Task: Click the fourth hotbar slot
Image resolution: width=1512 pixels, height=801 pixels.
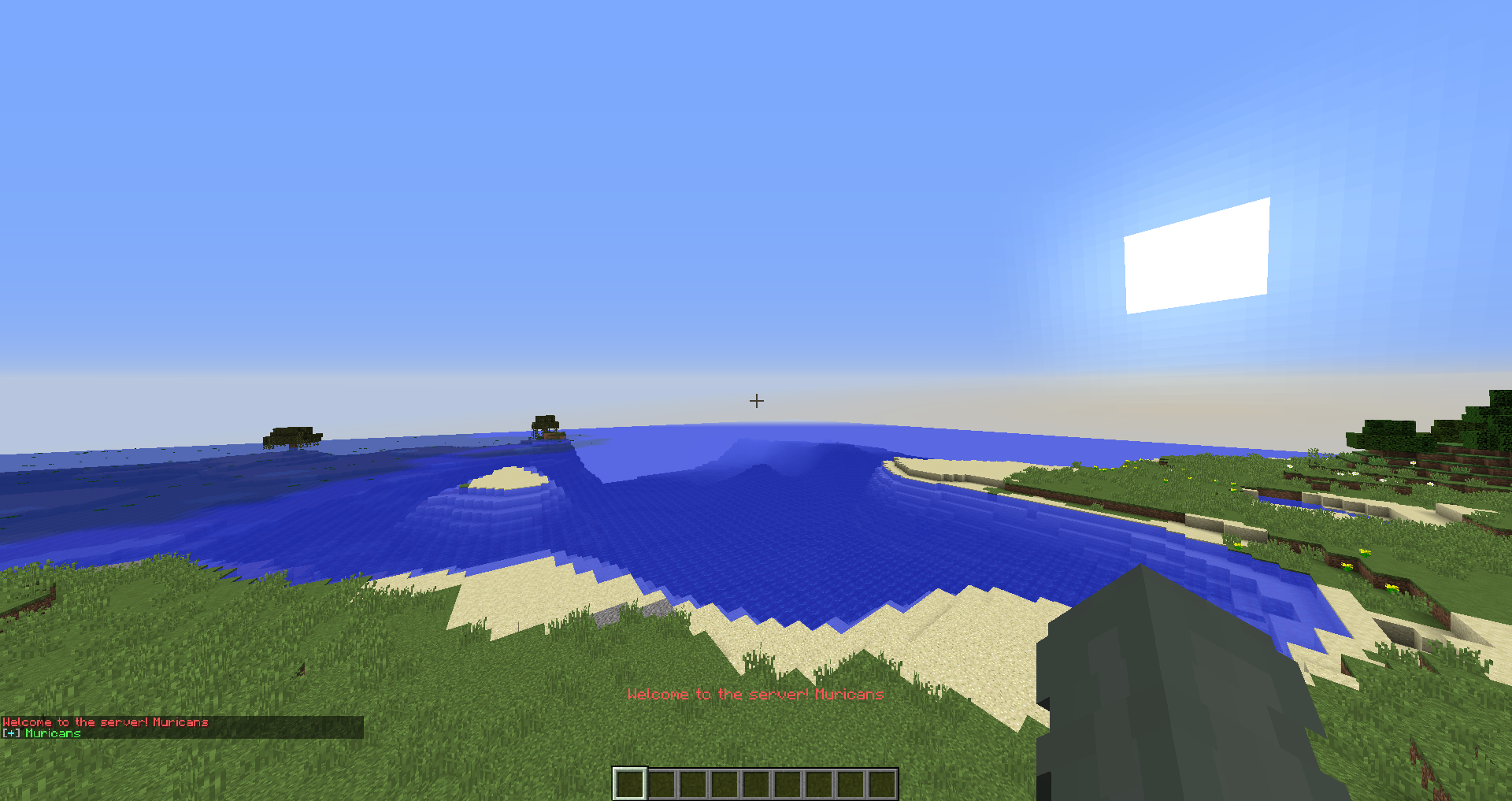Action: [724, 781]
